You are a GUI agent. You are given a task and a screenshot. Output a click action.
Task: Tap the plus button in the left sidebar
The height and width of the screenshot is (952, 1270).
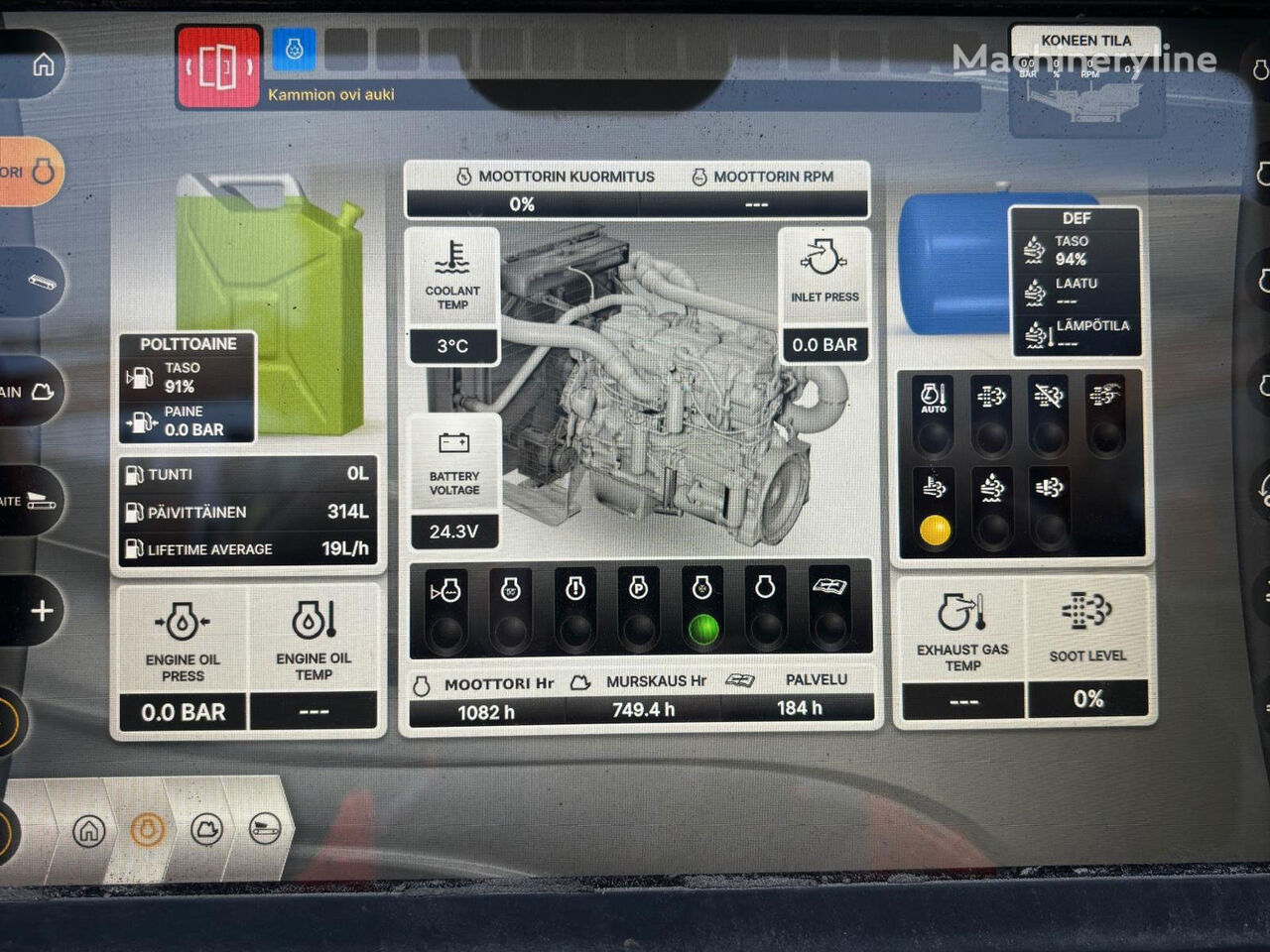[42, 611]
